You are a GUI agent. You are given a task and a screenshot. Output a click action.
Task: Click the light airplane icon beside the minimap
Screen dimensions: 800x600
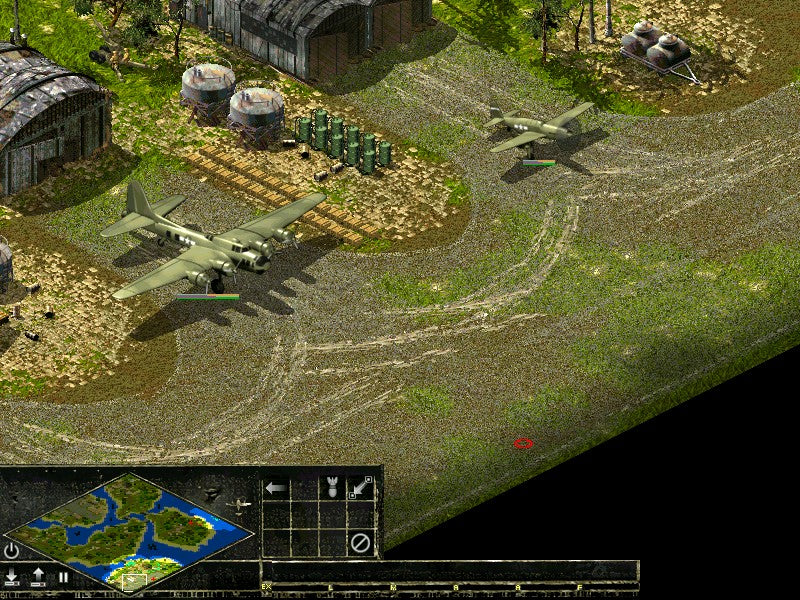point(238,506)
